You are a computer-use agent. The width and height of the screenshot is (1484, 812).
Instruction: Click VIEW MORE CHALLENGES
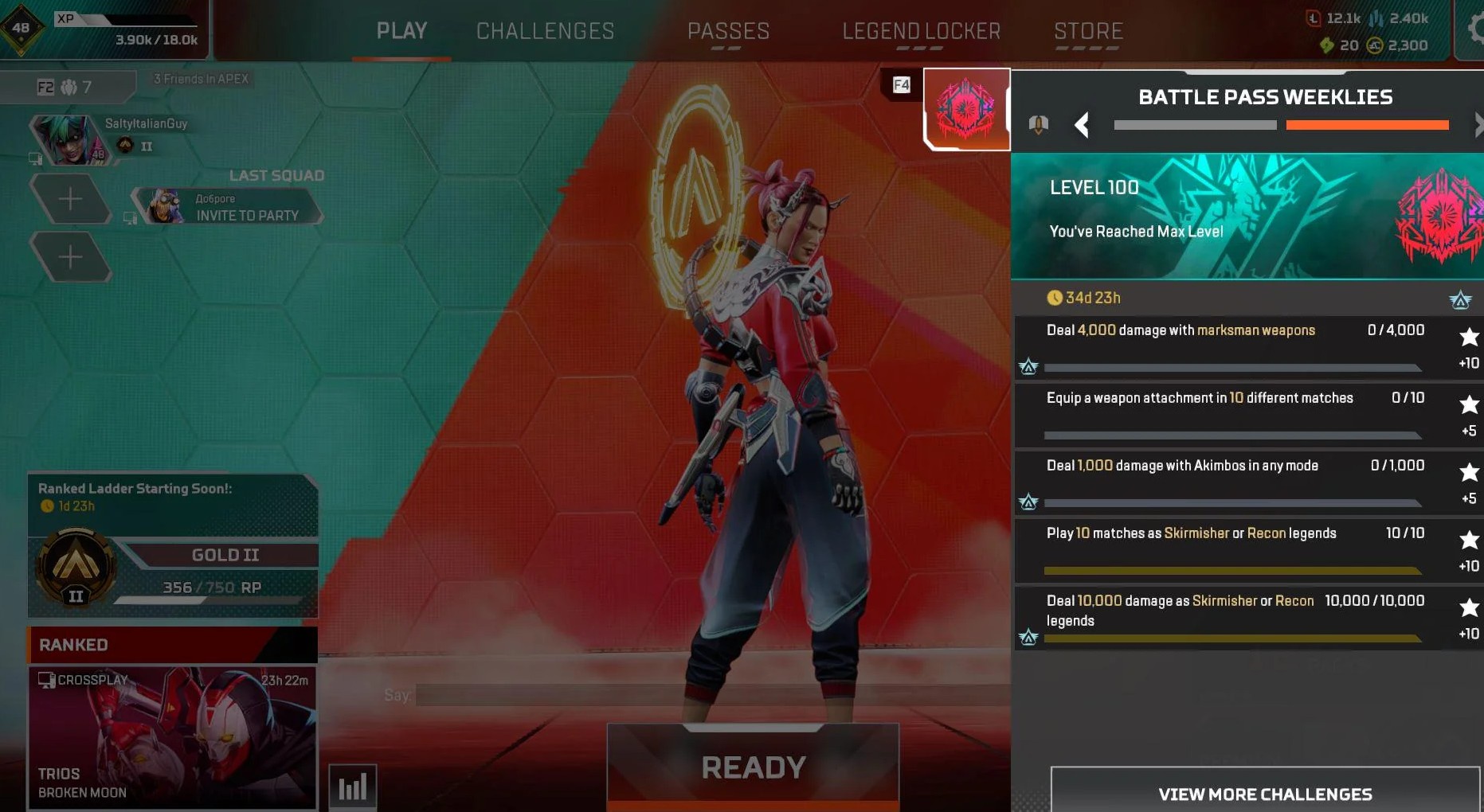[1266, 794]
